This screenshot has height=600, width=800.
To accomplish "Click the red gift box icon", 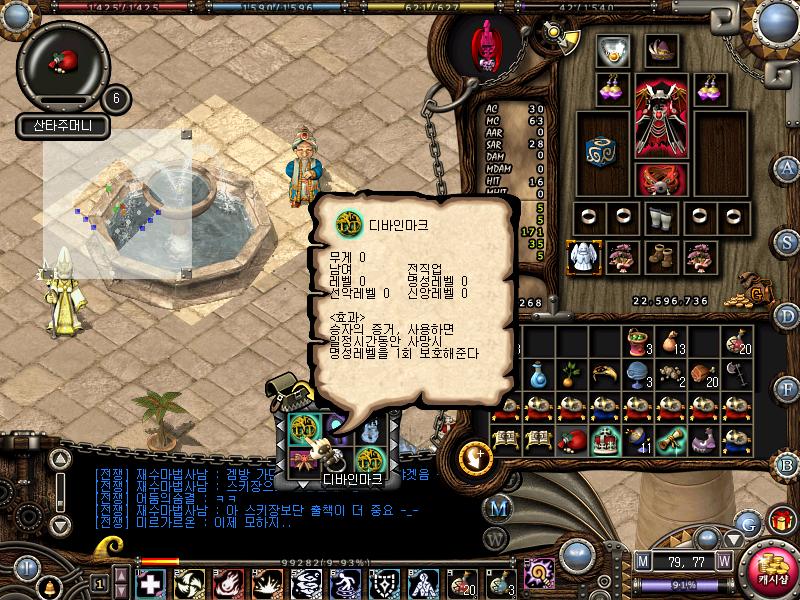I will click(780, 520).
